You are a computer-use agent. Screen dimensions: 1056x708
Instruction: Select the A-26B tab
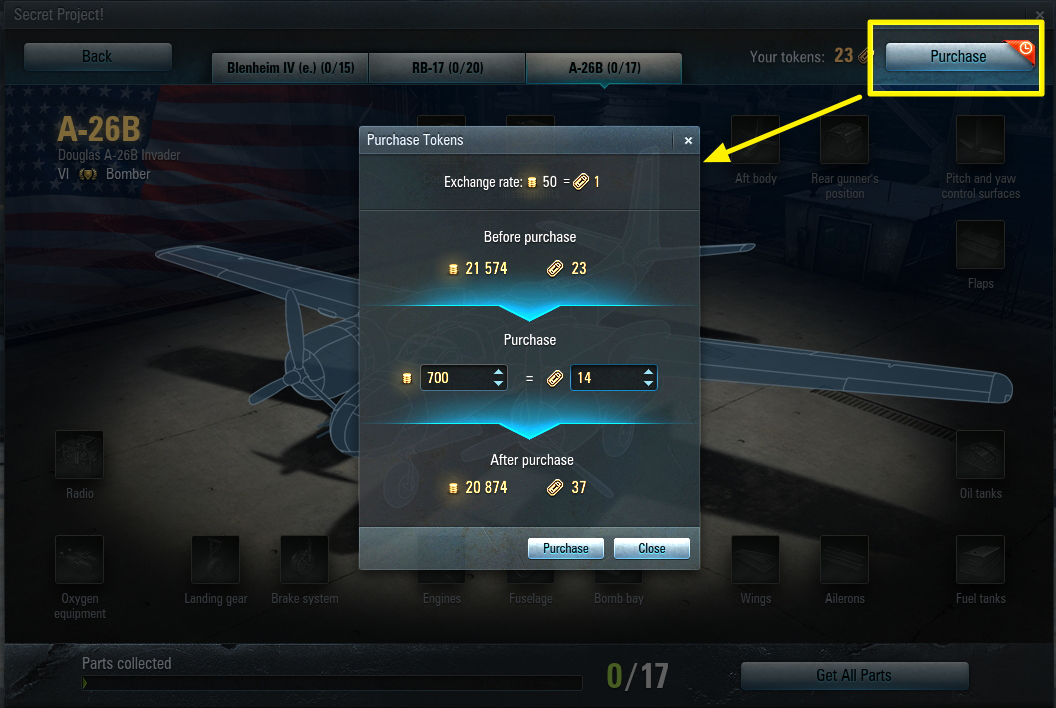[x=604, y=69]
